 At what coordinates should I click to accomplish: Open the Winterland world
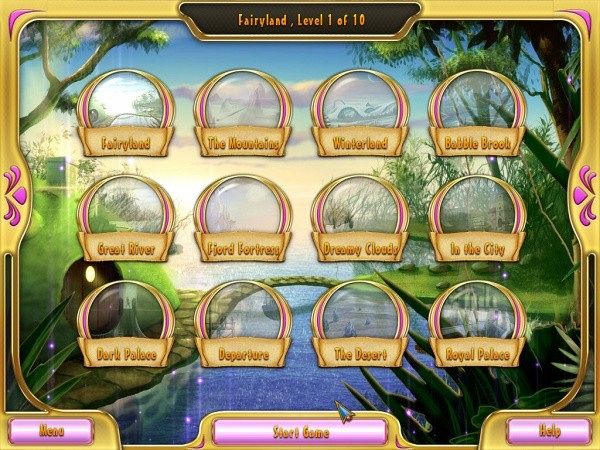tap(359, 110)
